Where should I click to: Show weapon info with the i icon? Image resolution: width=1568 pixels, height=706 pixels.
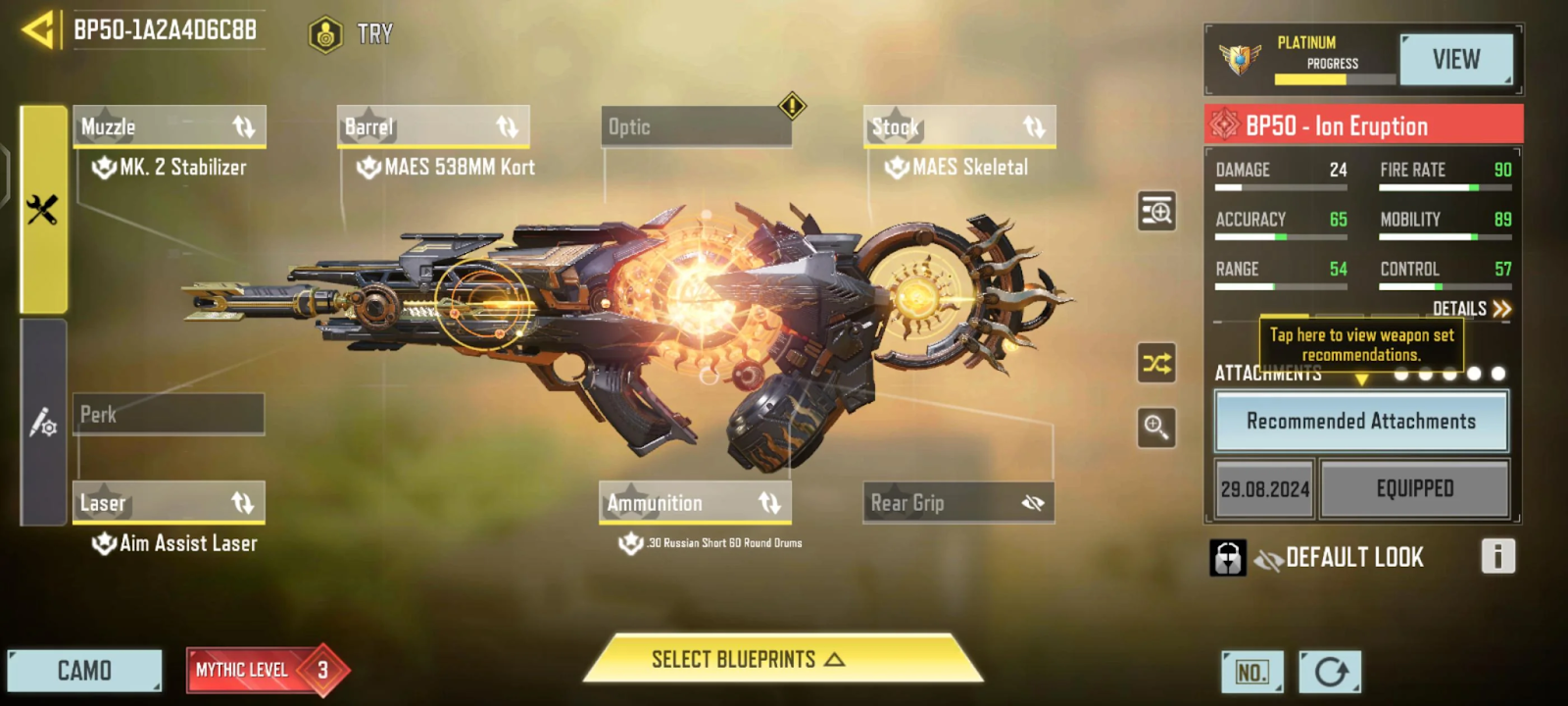coord(1497,556)
